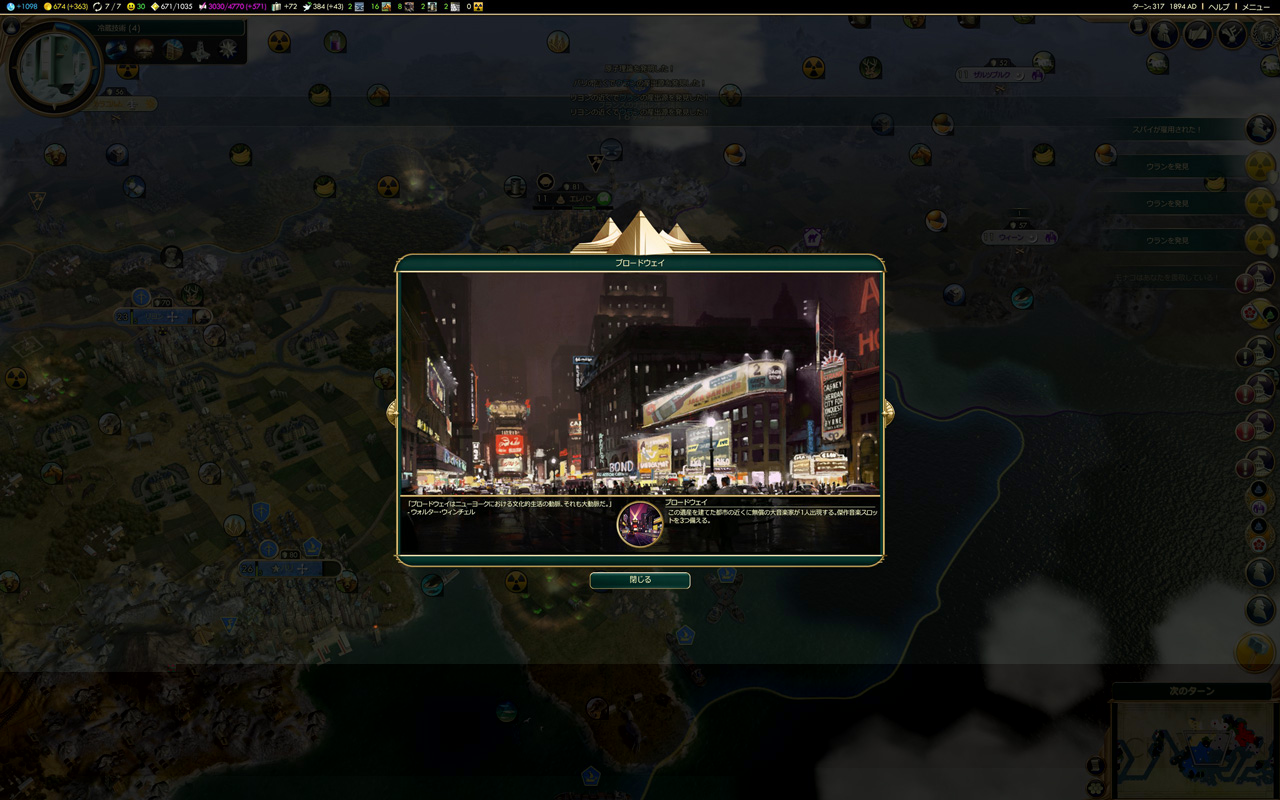
Task: Click the 次のターン next turn button
Action: coord(1192,691)
